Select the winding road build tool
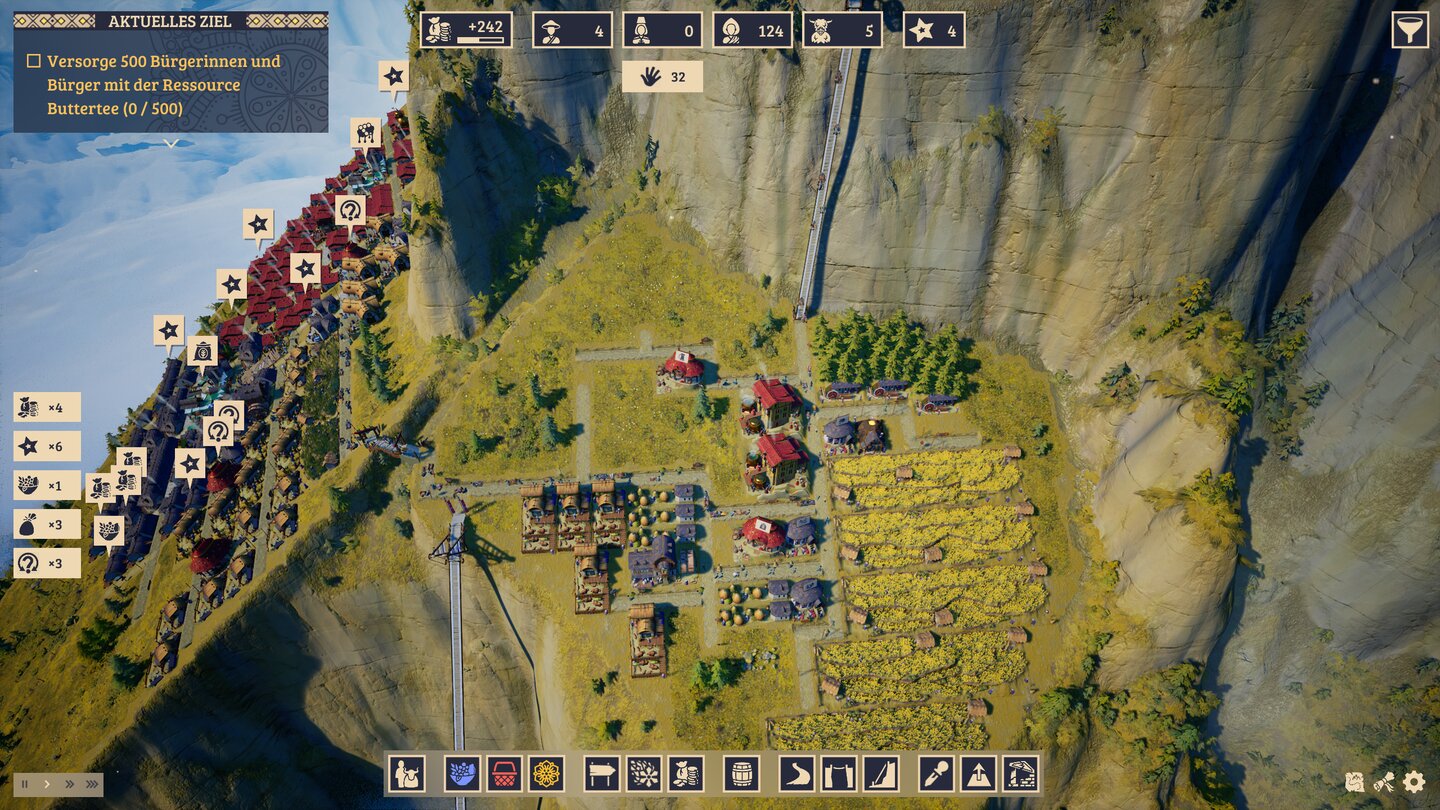The image size is (1440, 810). 797,774
